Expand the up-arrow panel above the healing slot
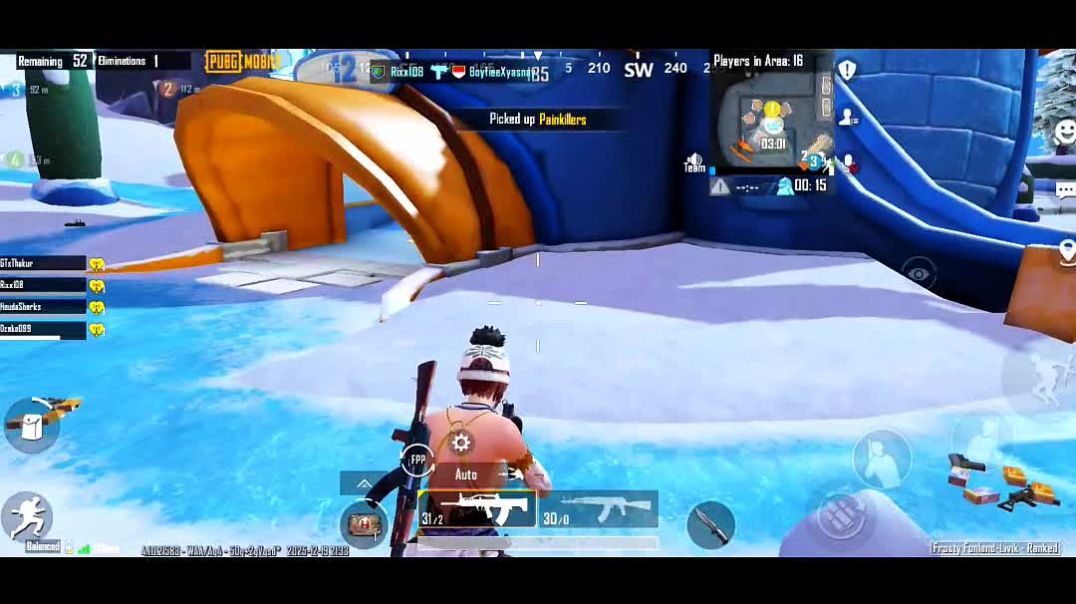This screenshot has height=604, width=1076. tap(364, 483)
